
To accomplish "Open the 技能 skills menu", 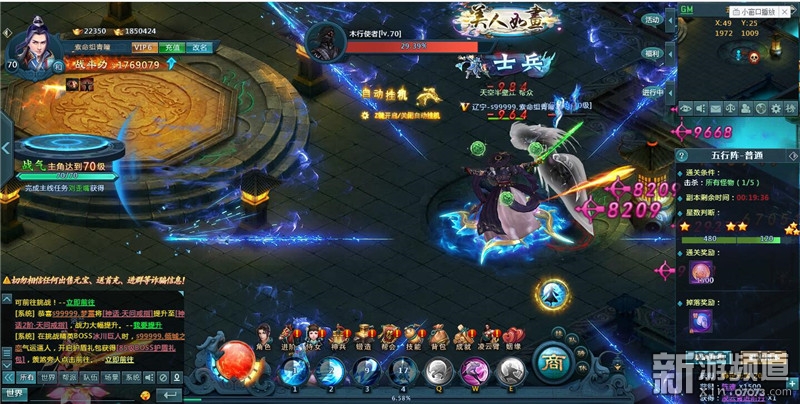I will [x=412, y=335].
